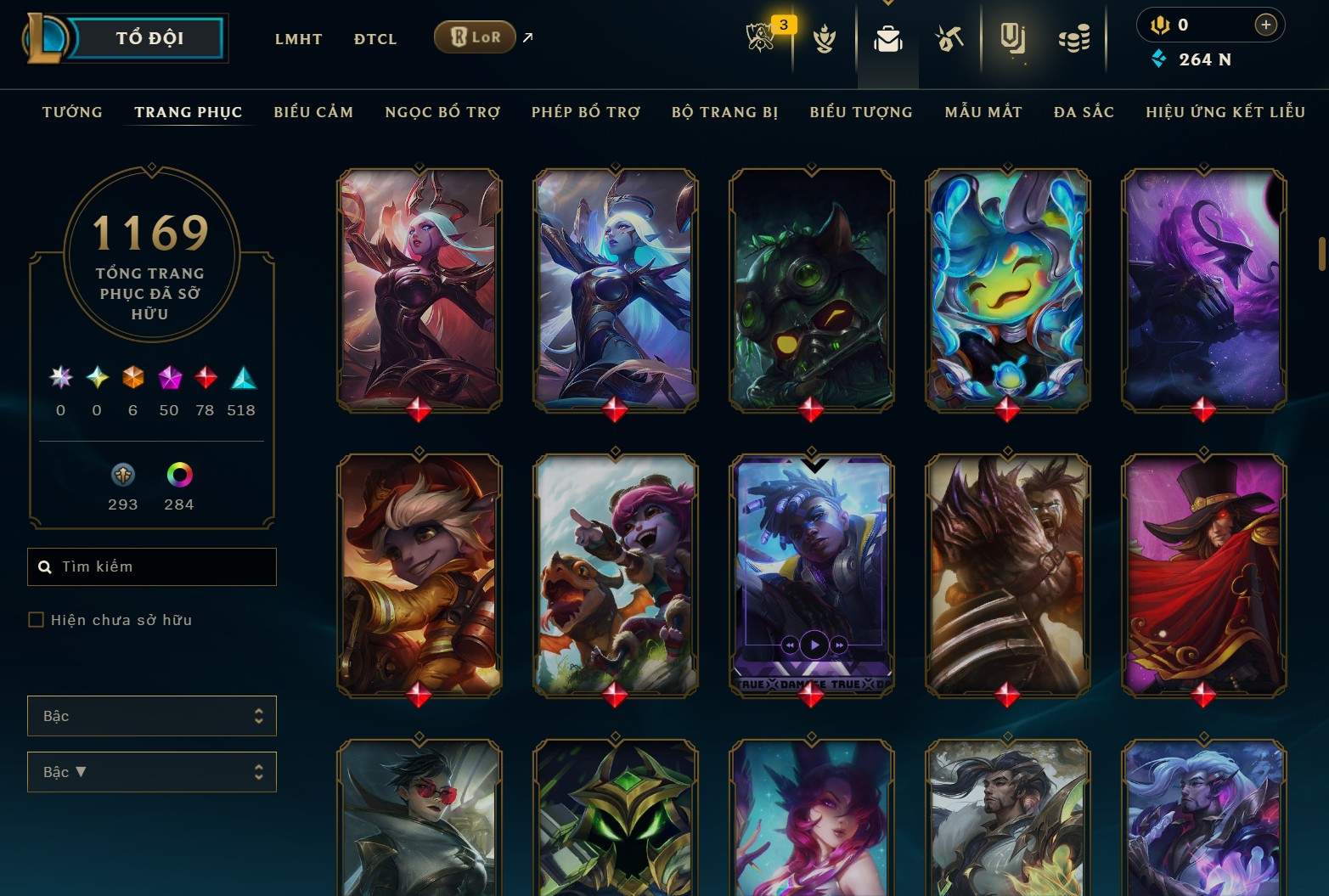Show the BỘ TRANG BỊ item sets tab
Image resolution: width=1329 pixels, height=896 pixels.
pyautogui.click(x=724, y=112)
